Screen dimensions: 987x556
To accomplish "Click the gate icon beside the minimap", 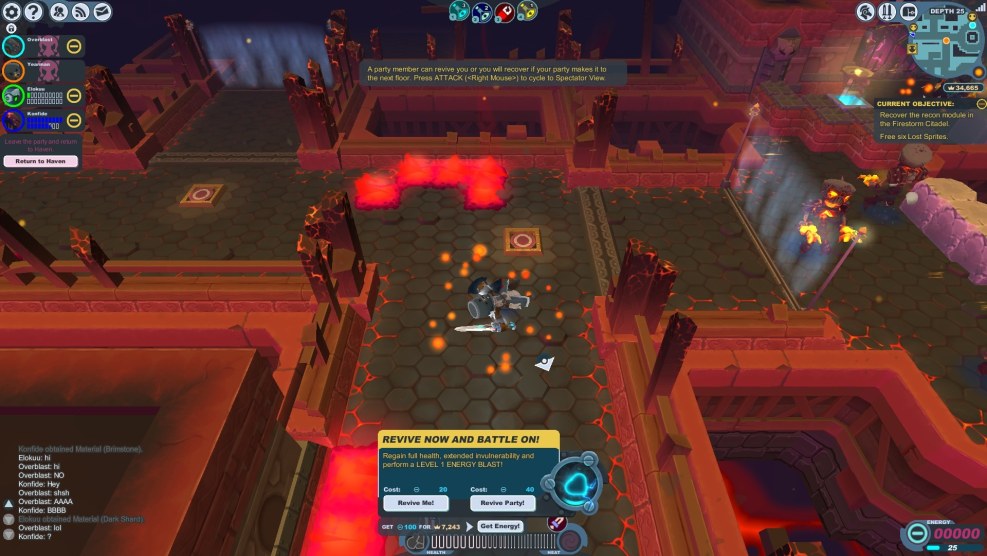I will click(910, 12).
